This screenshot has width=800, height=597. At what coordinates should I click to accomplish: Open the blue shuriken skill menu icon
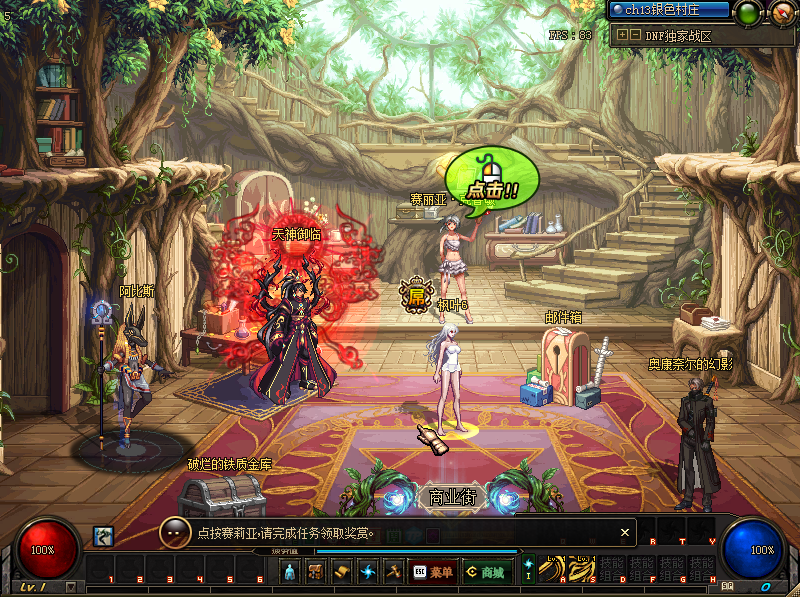click(368, 572)
